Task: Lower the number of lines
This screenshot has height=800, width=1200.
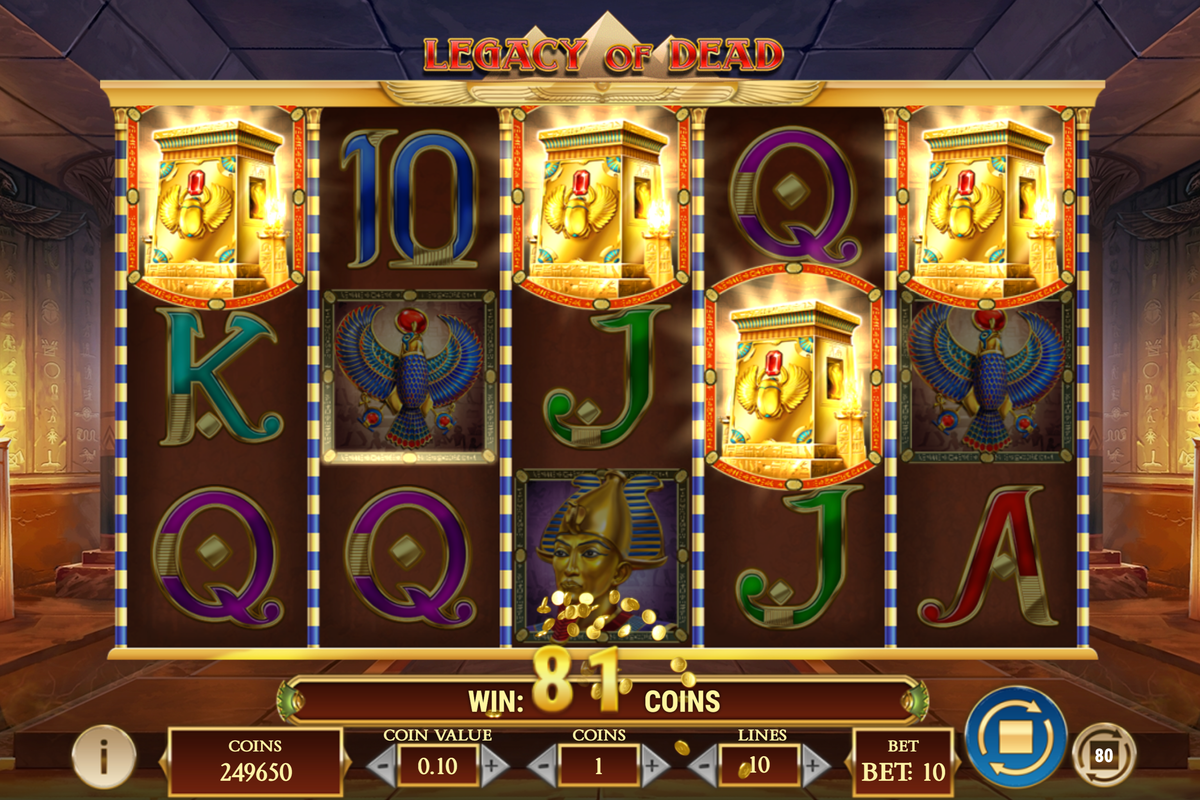Action: pyautogui.click(x=703, y=766)
